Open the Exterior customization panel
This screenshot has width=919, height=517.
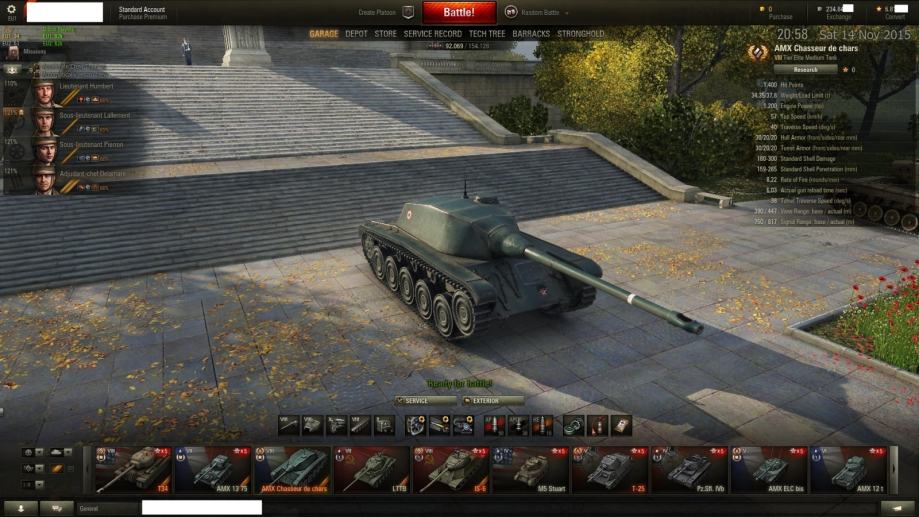click(493, 400)
